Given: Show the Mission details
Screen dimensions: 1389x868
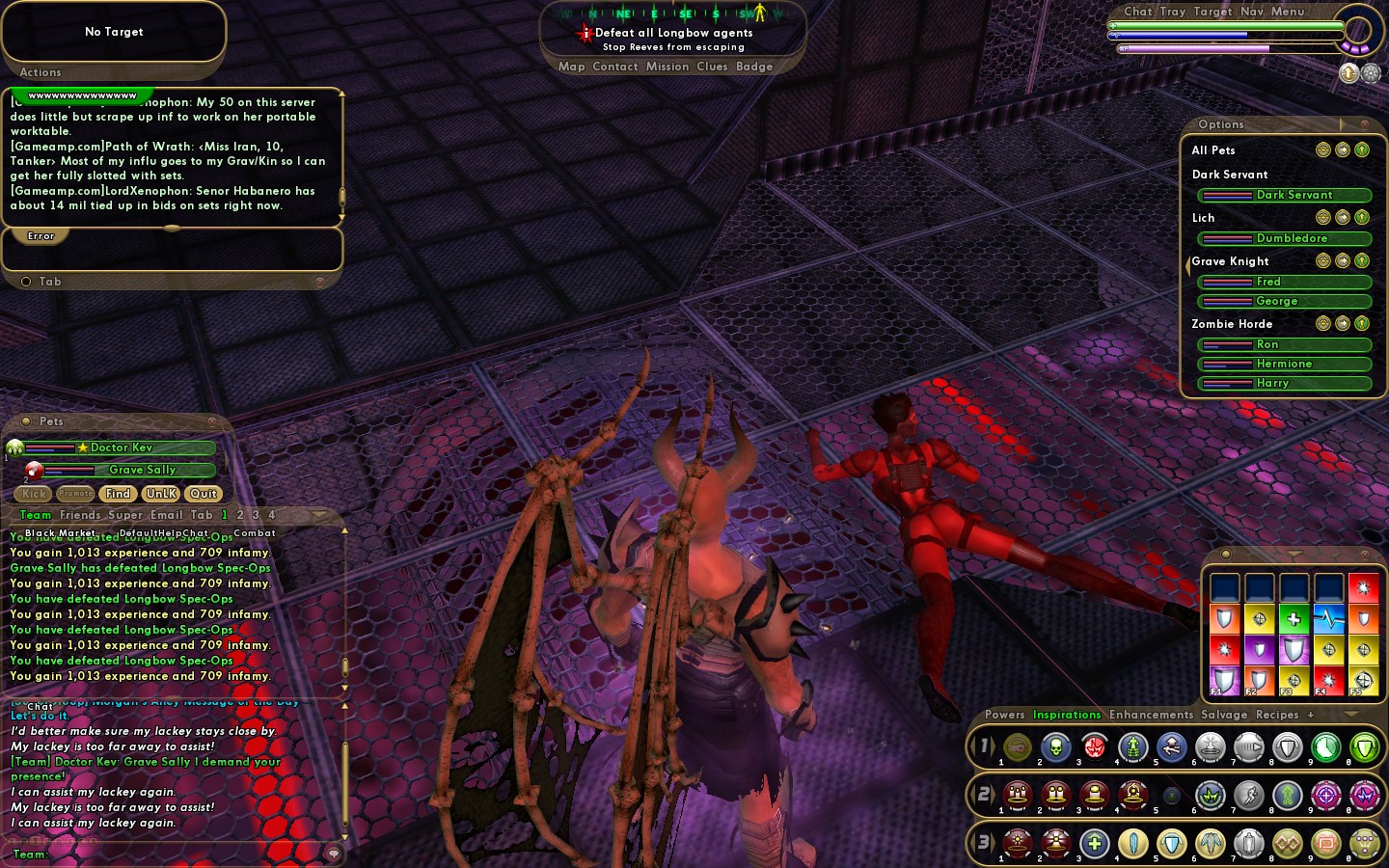Looking at the screenshot, I should (667, 67).
